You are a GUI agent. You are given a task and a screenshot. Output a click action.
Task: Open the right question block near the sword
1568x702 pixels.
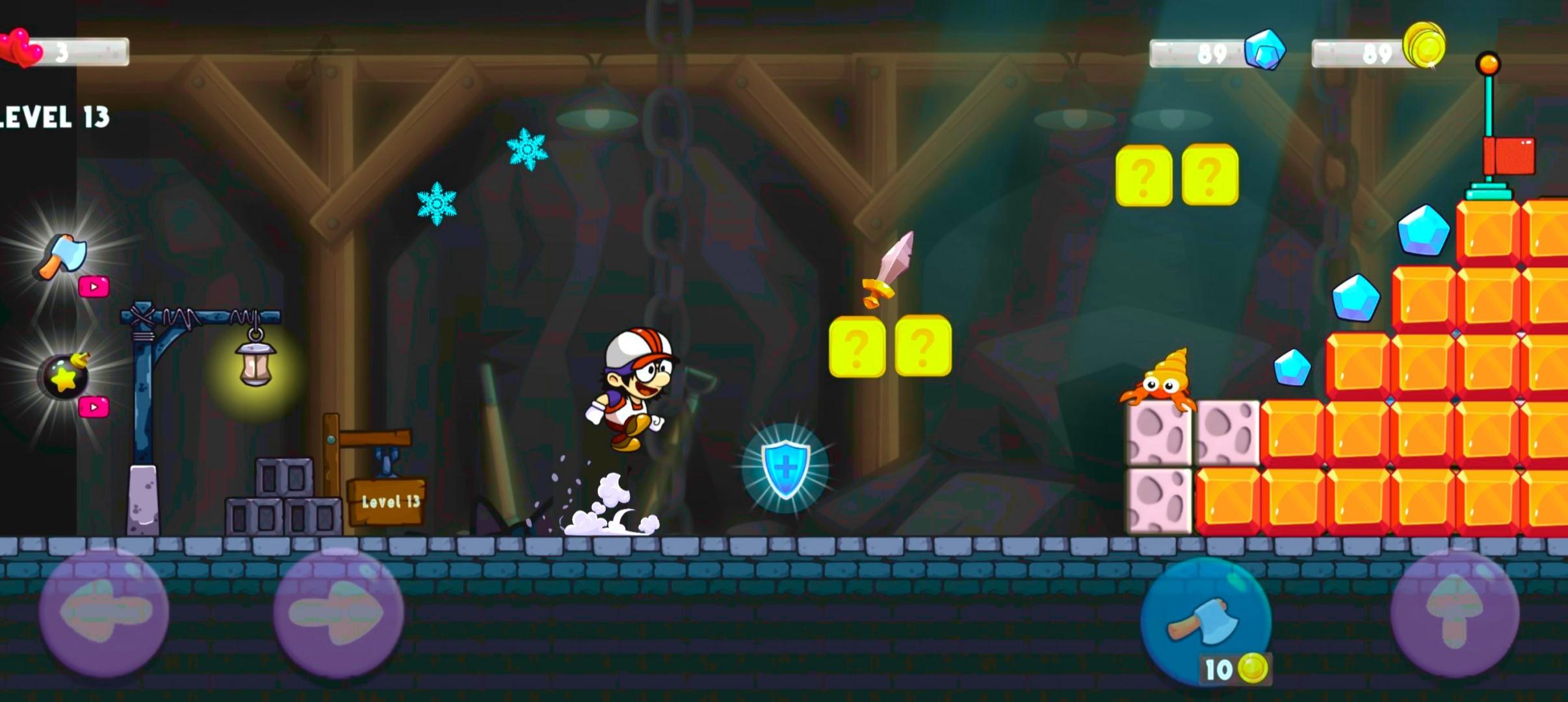click(x=922, y=346)
